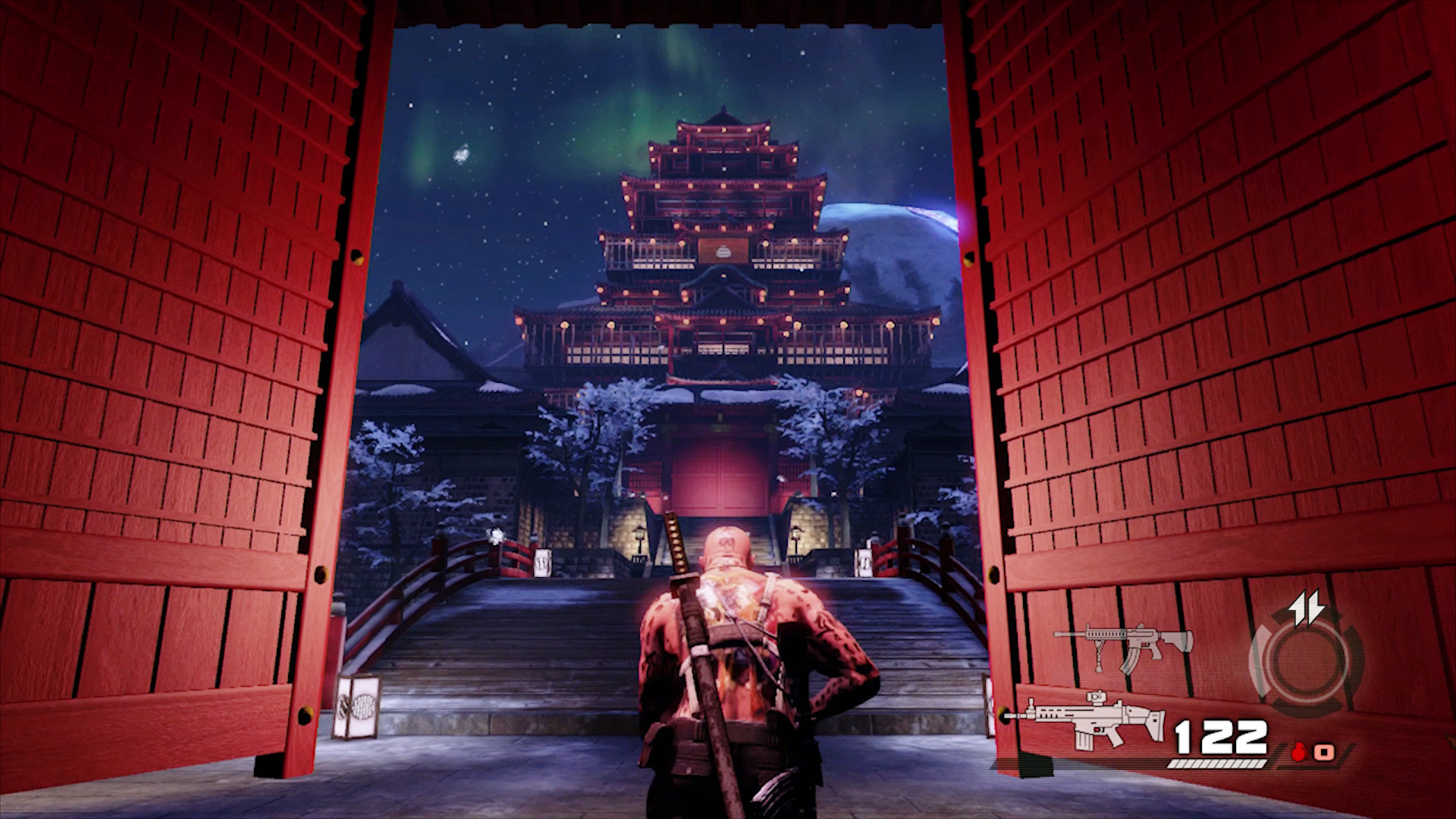Click the striped ammo gauge under 122
1456x819 pixels.
[1217, 764]
